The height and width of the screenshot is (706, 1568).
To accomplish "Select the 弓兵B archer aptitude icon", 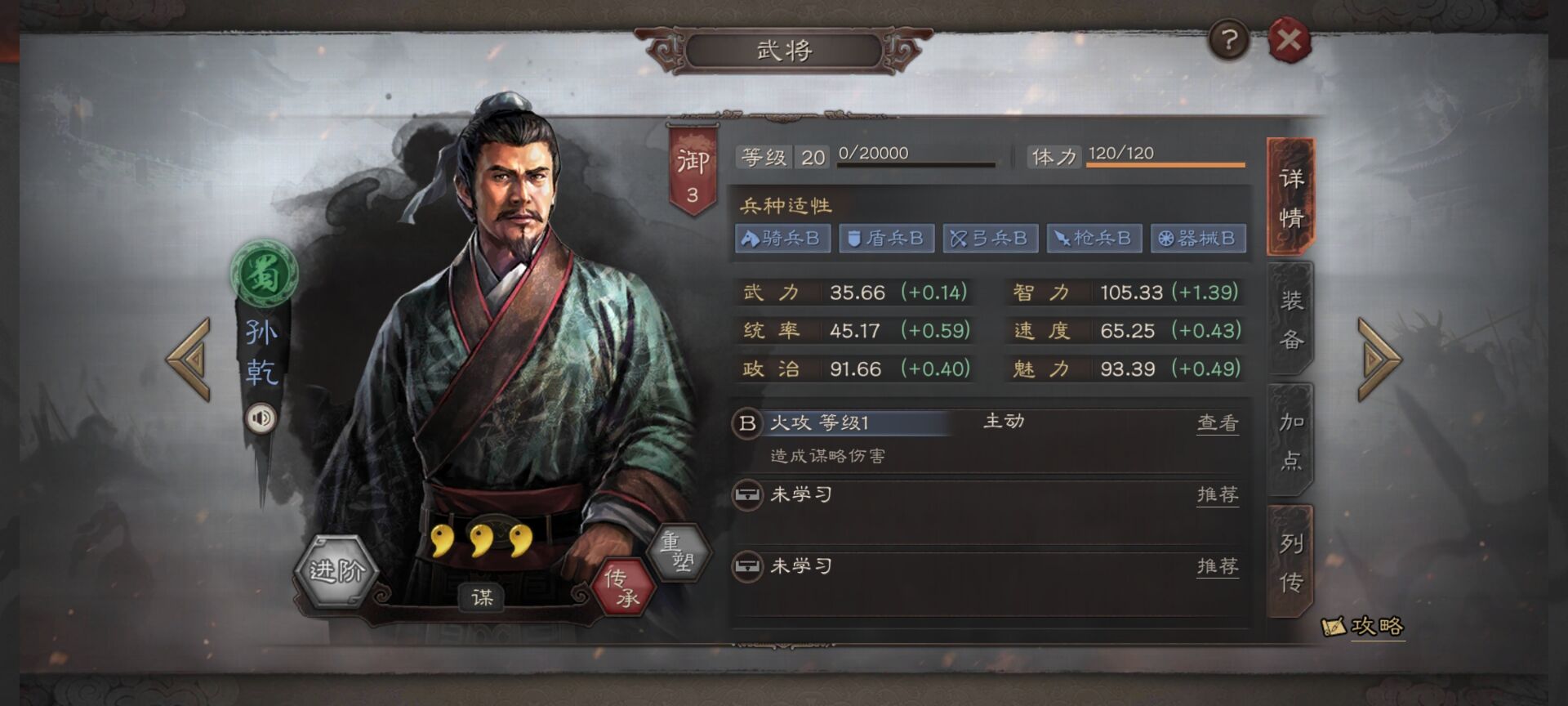I will 991,239.
